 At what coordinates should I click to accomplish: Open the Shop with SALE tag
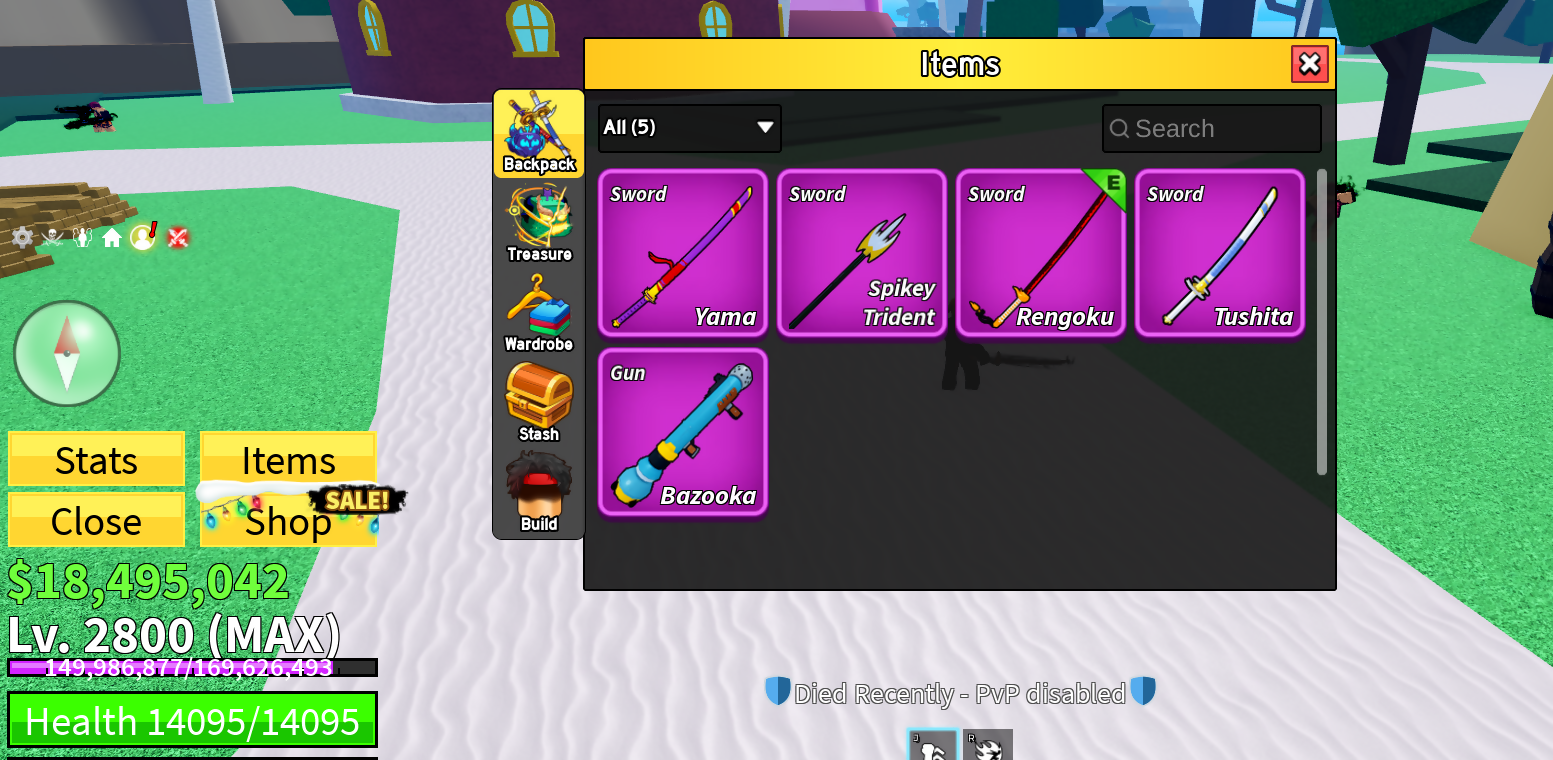click(x=288, y=520)
